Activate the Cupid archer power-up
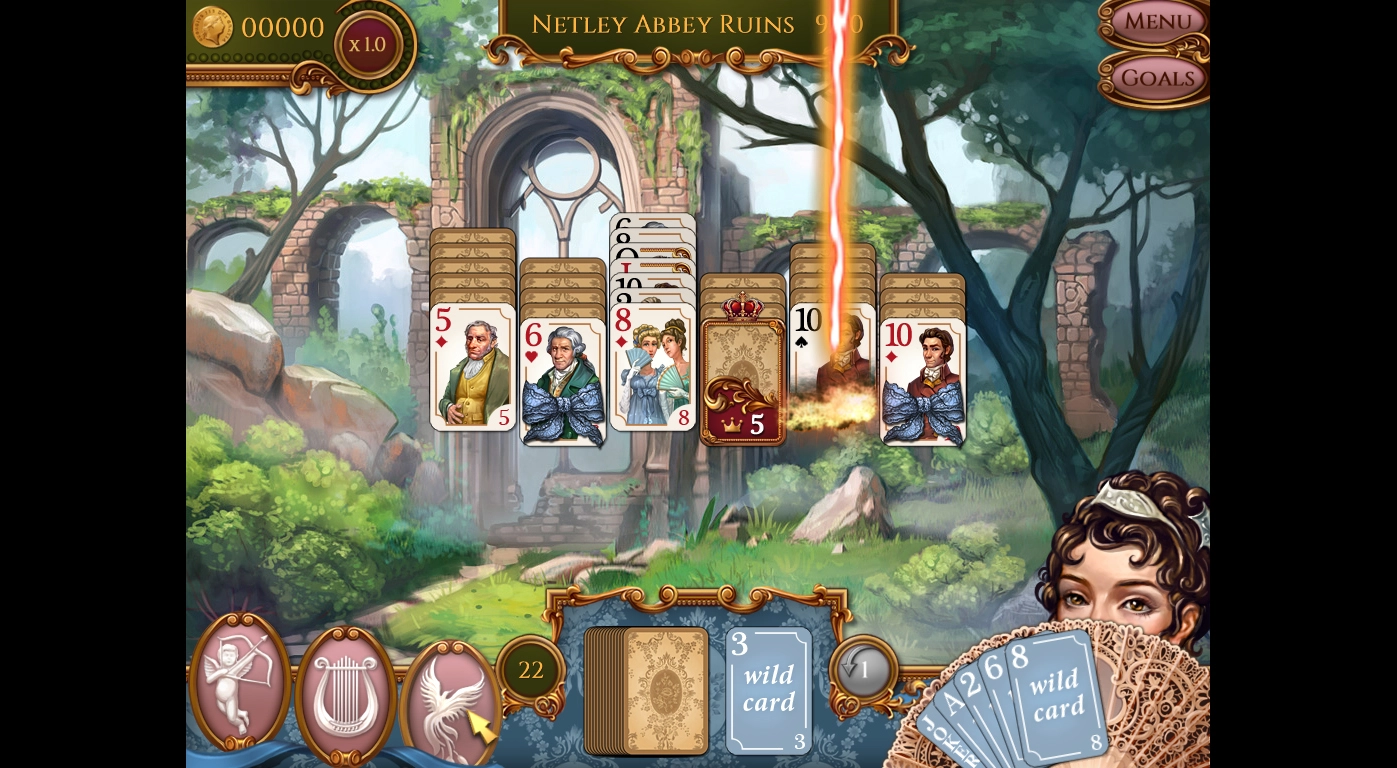 [x=239, y=680]
